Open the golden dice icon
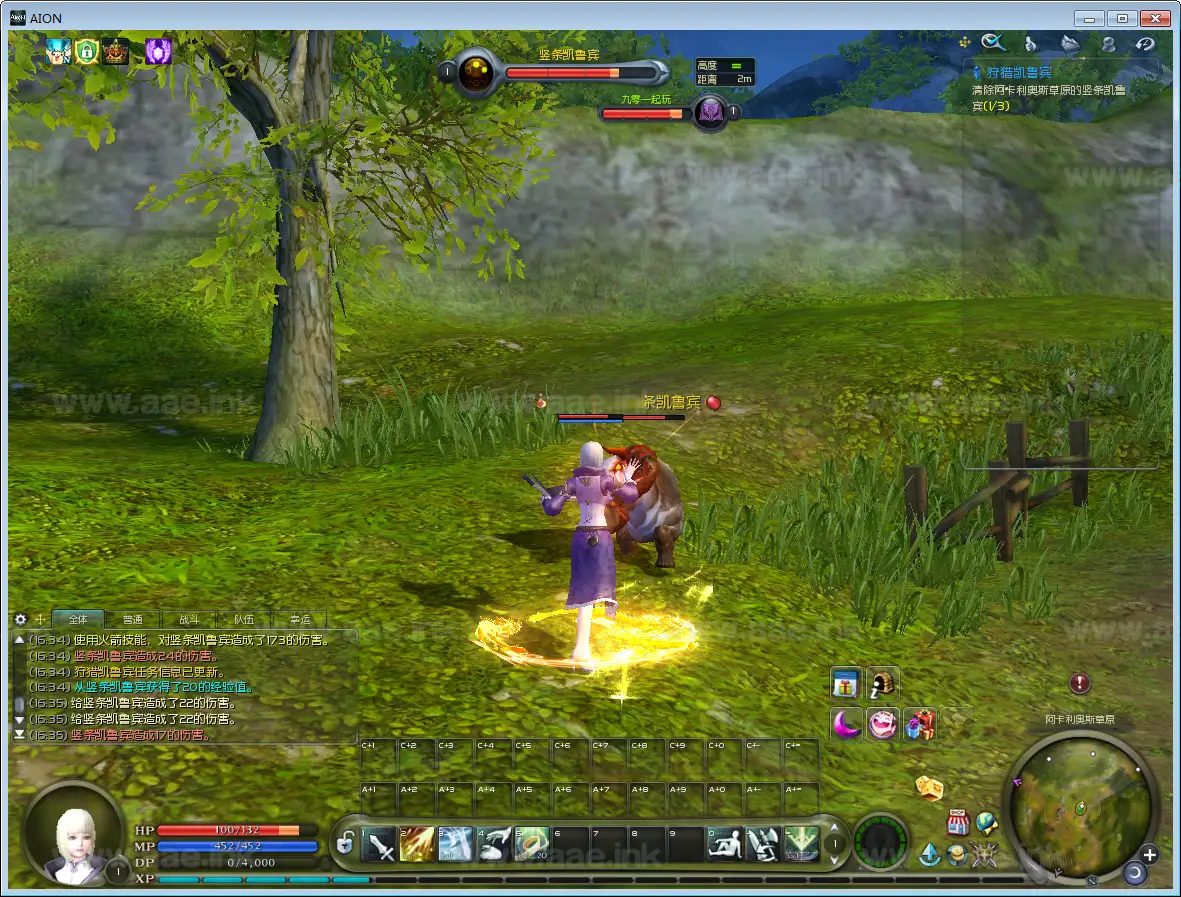The height and width of the screenshot is (897, 1181). pos(930,788)
